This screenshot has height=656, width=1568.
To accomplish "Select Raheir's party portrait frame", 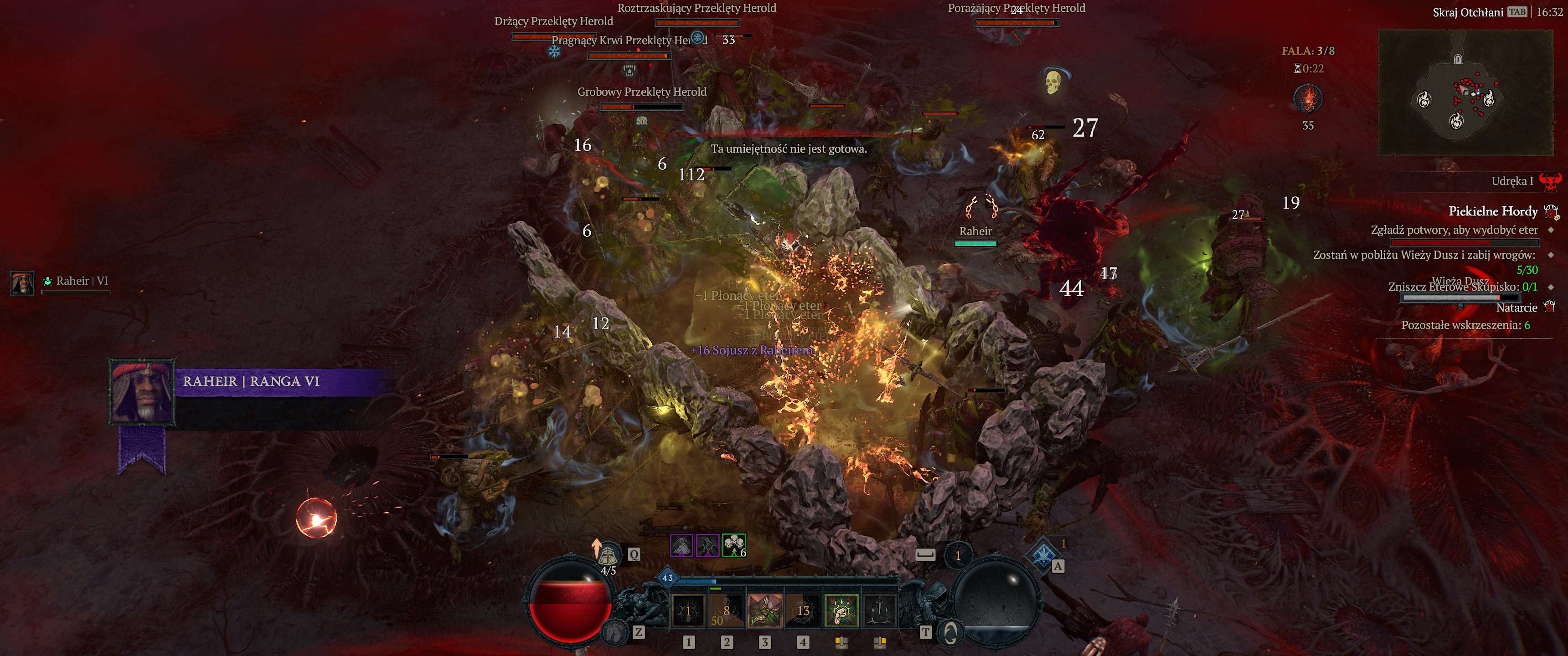I will 22,283.
